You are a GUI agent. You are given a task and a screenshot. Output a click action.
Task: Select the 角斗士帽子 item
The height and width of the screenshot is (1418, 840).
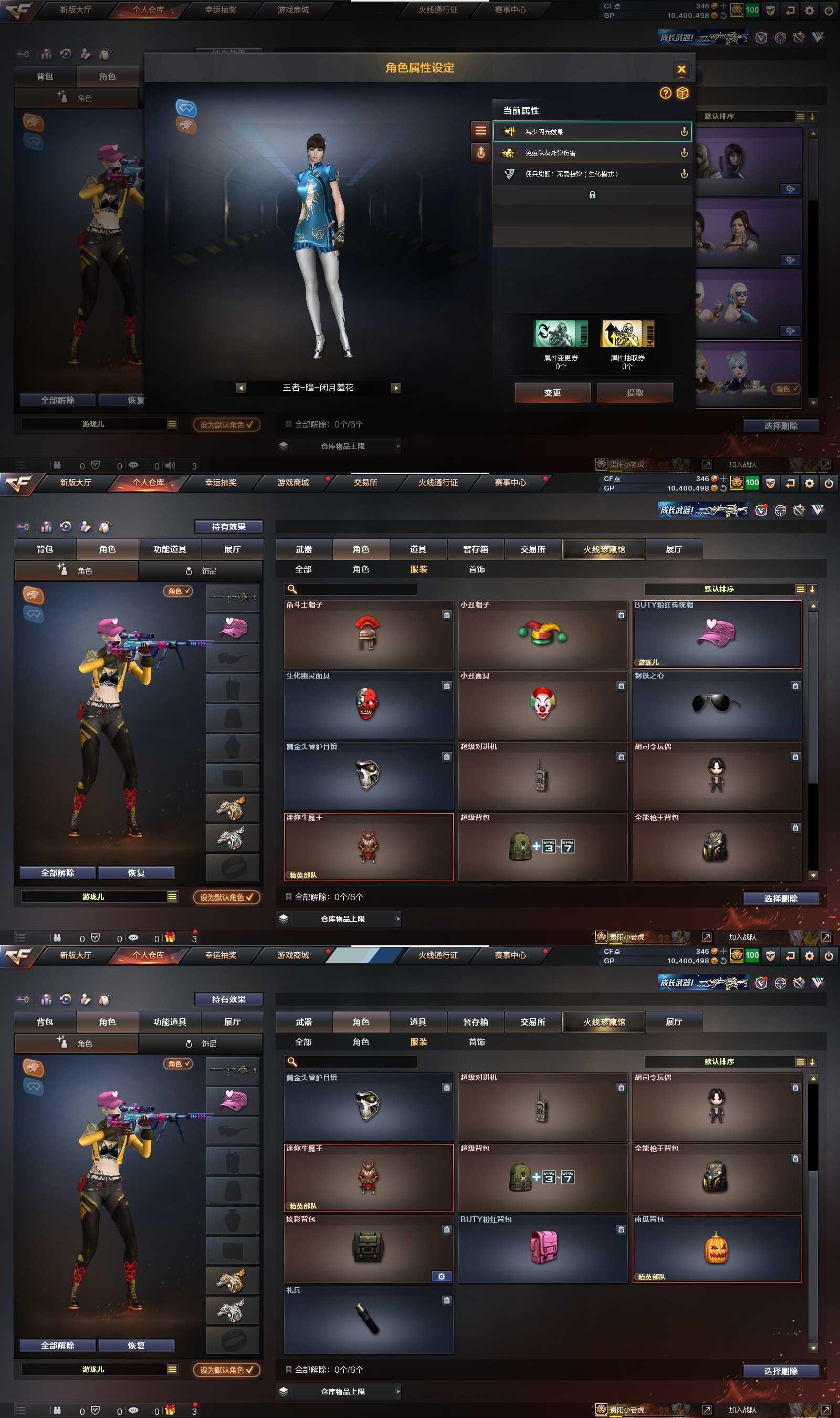coord(368,634)
